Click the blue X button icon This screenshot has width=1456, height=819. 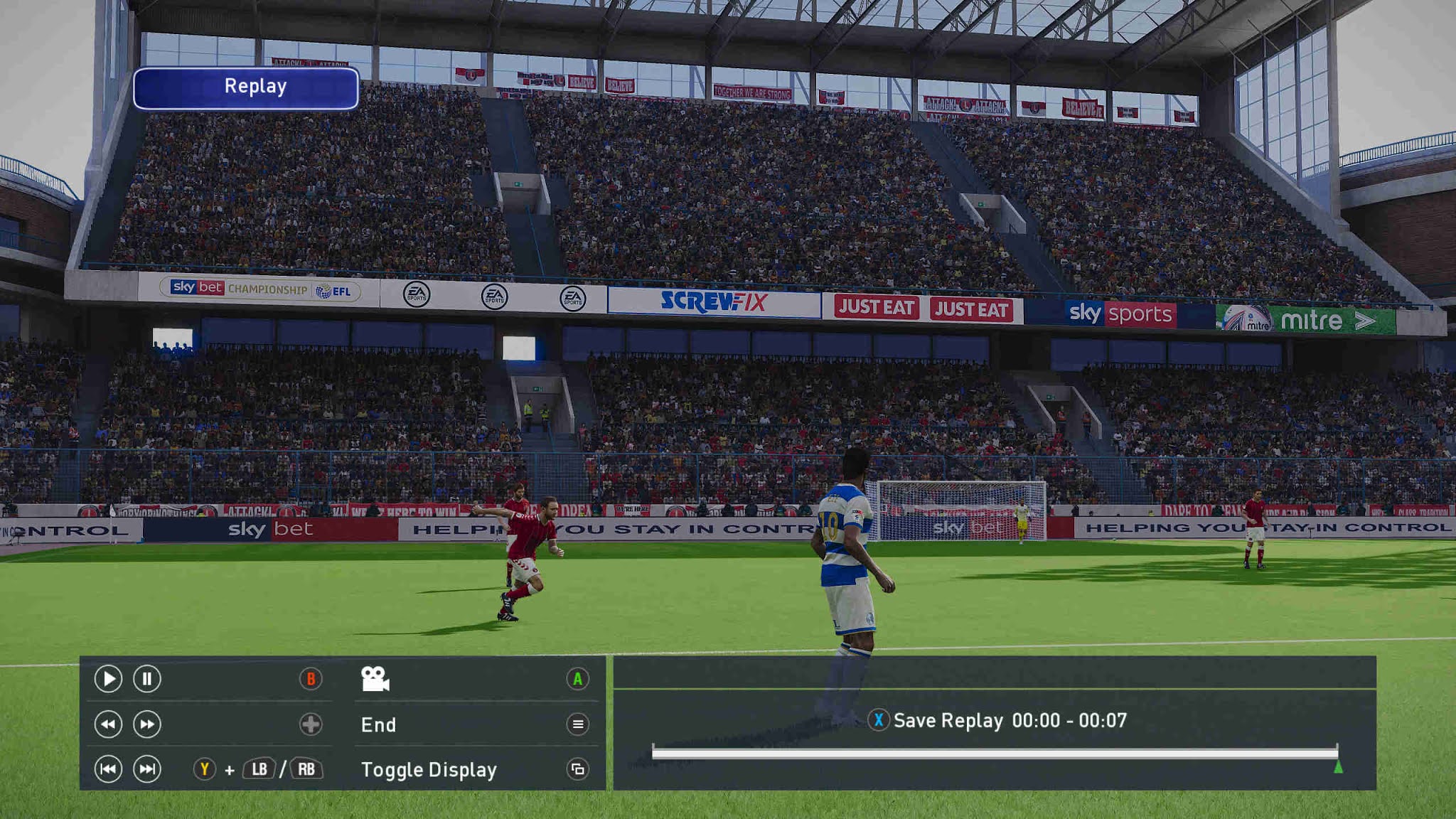(x=879, y=719)
